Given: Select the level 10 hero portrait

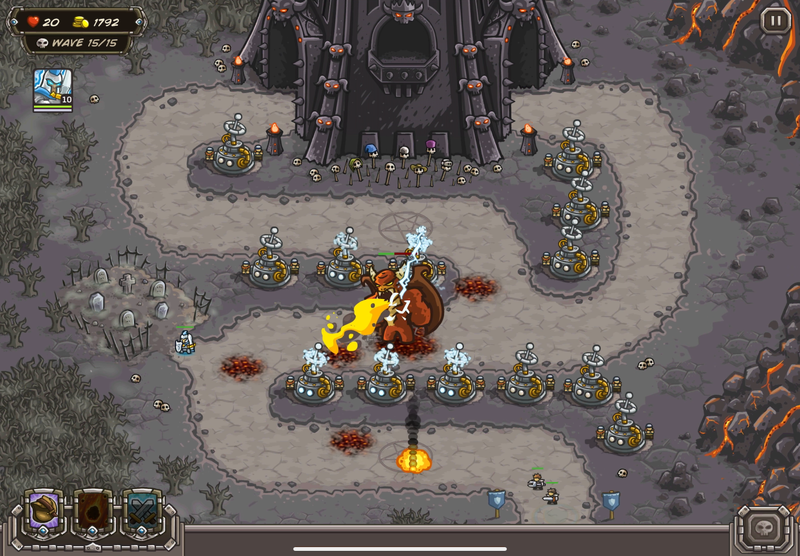Looking at the screenshot, I should click(x=52, y=88).
